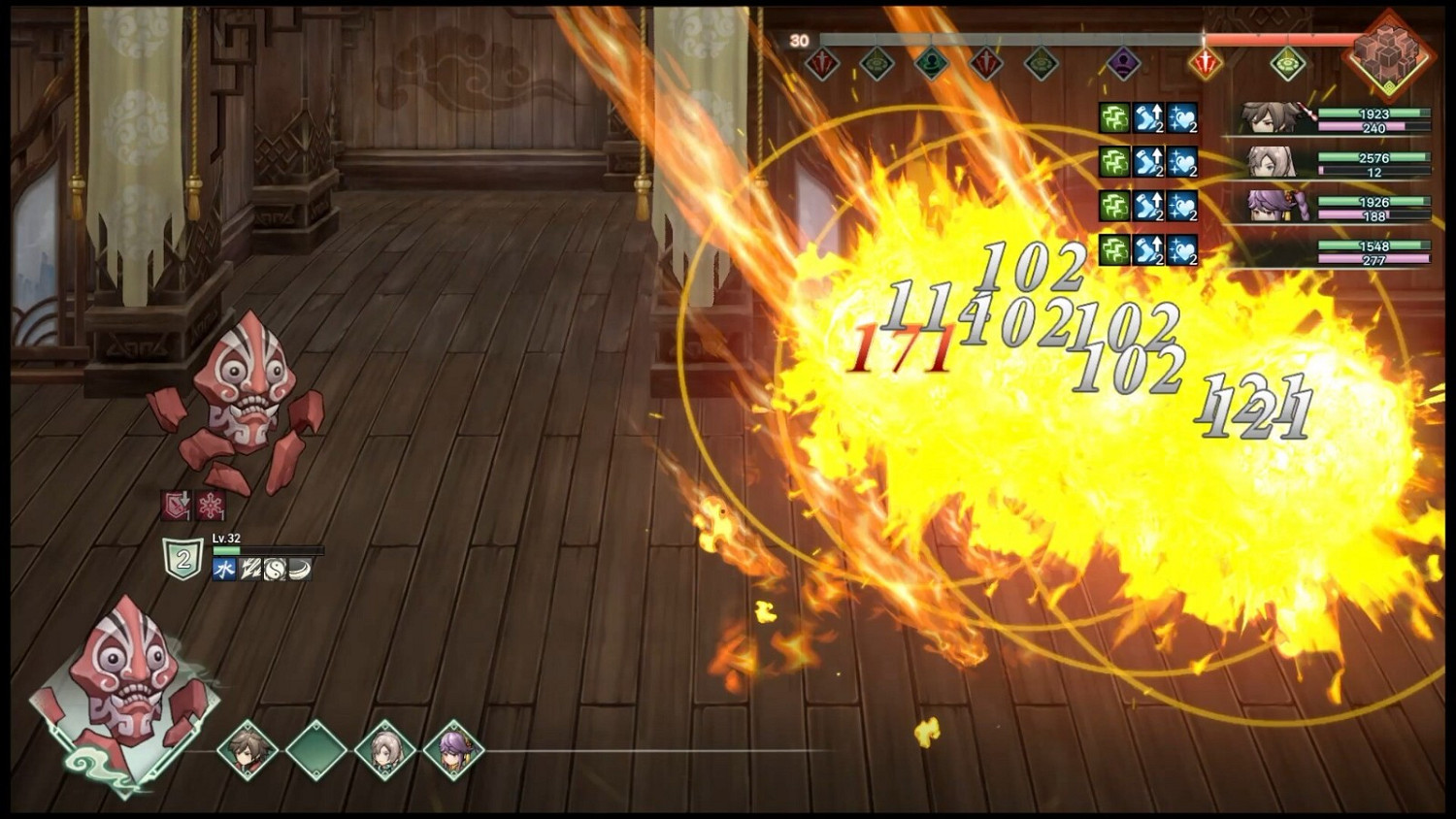Select the crescent moon weakness icon
The image size is (1456, 819).
[299, 569]
